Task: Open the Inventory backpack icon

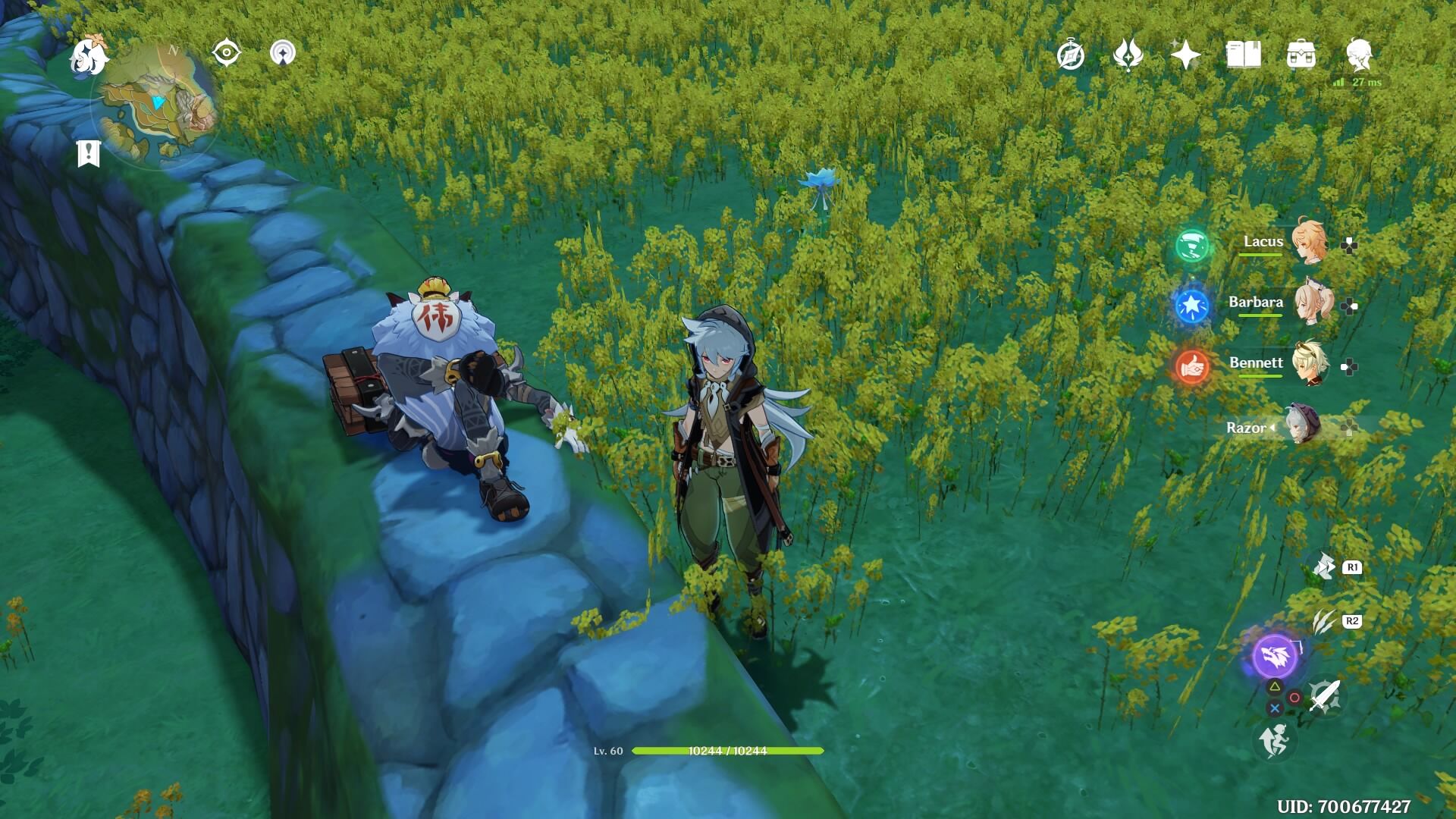Action: point(1301,55)
